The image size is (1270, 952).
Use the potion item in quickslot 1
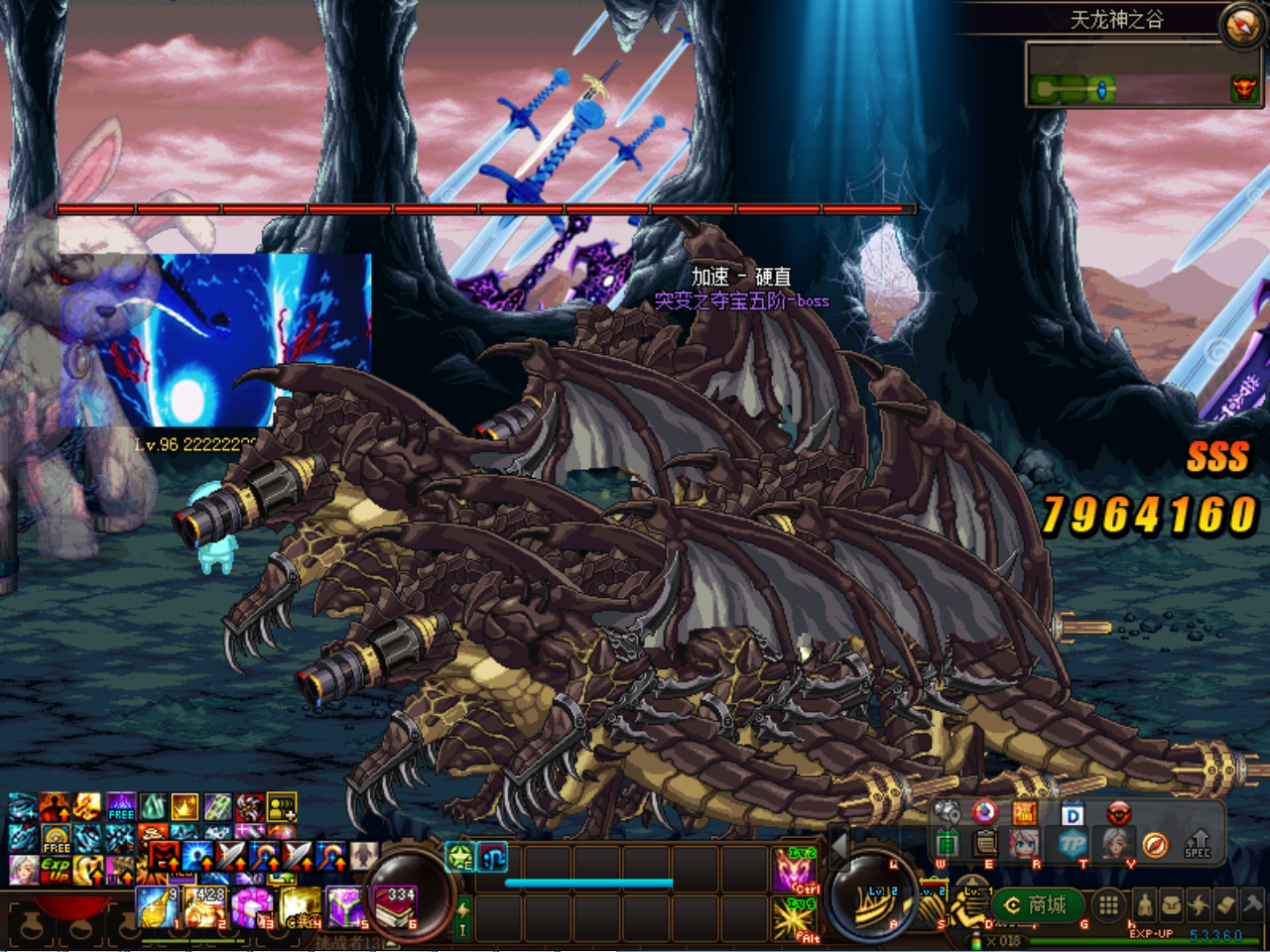pyautogui.click(x=157, y=907)
